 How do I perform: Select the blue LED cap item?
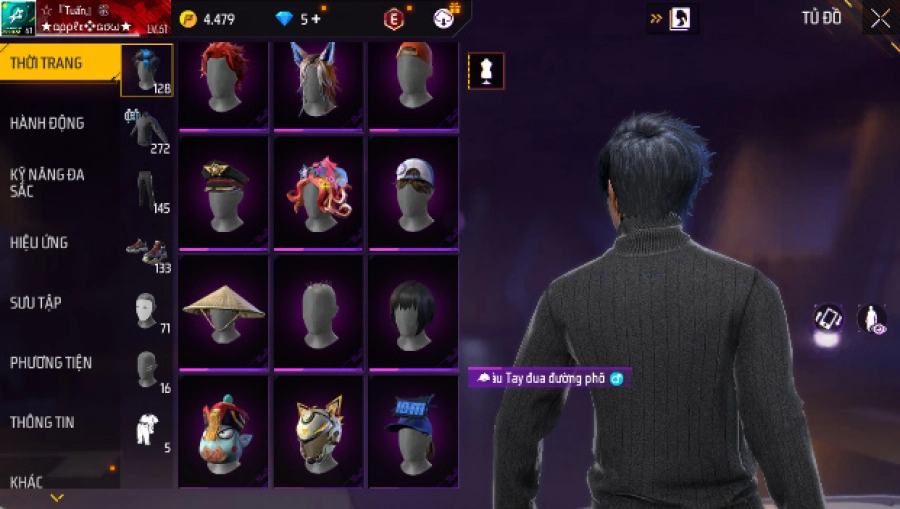pos(413,428)
